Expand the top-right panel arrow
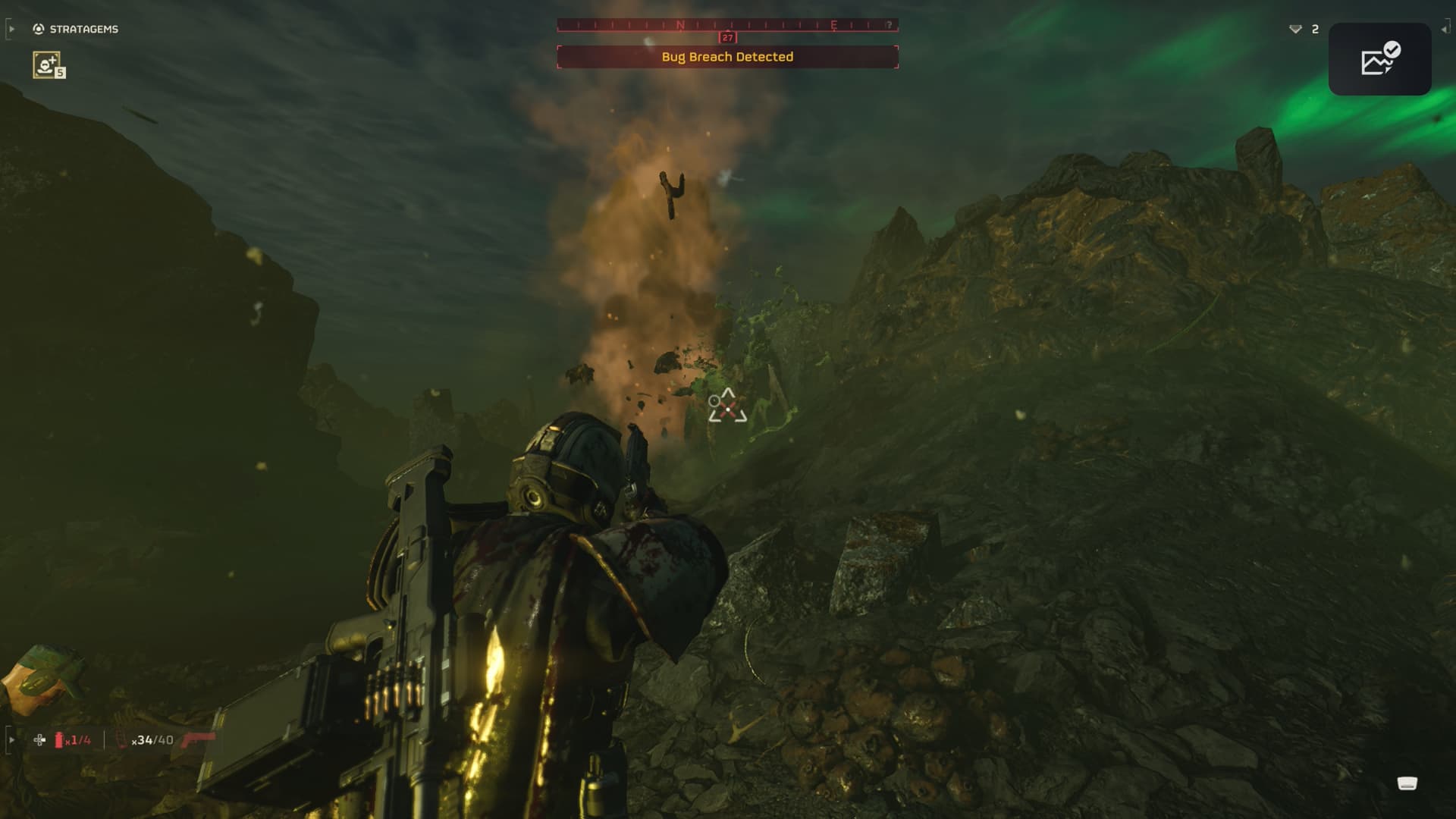Viewport: 1456px width, 819px height. point(1445,29)
